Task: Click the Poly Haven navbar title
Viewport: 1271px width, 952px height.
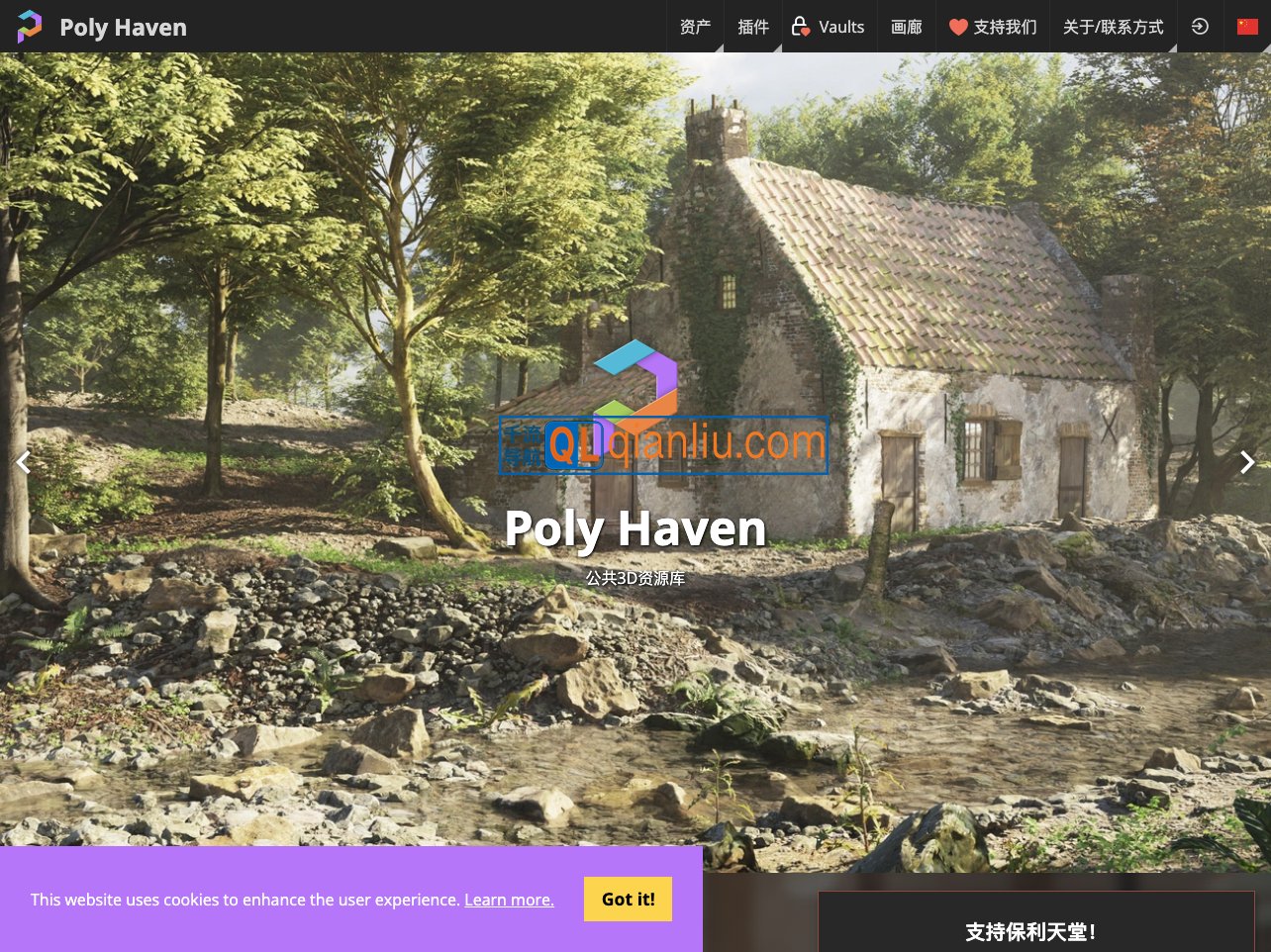Action: (123, 27)
